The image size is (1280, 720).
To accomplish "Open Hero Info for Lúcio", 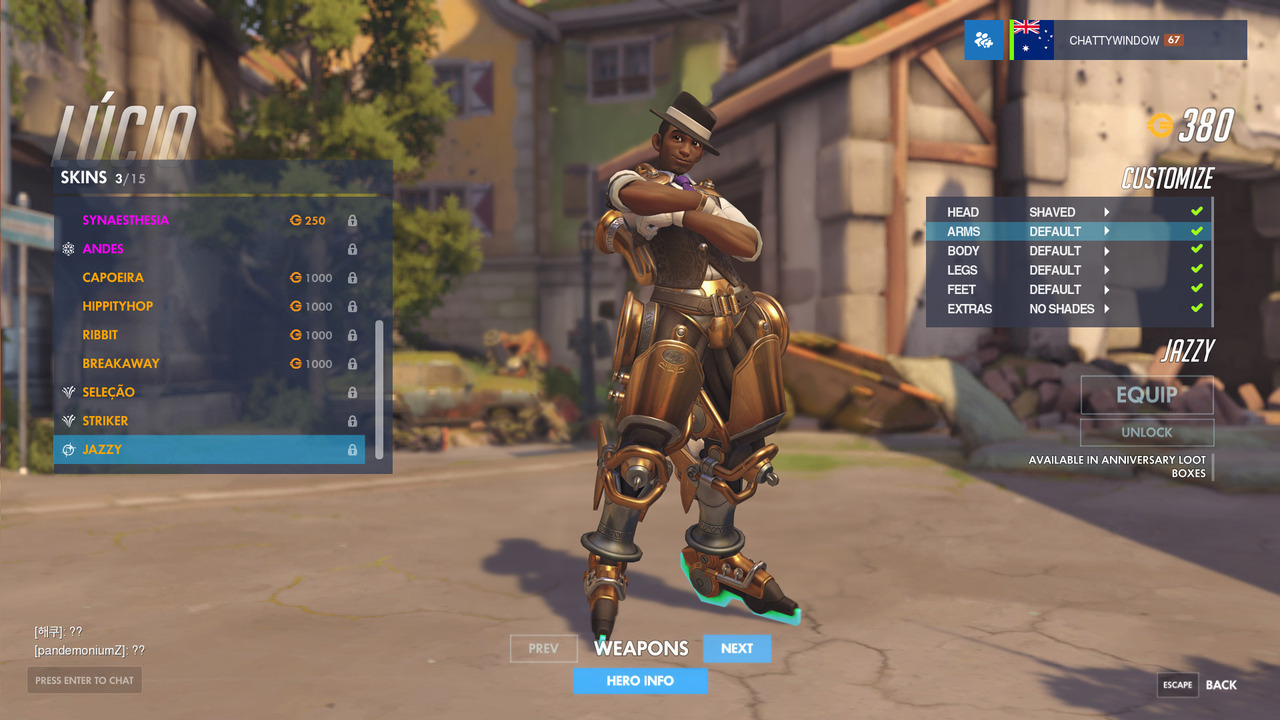I will (x=640, y=681).
